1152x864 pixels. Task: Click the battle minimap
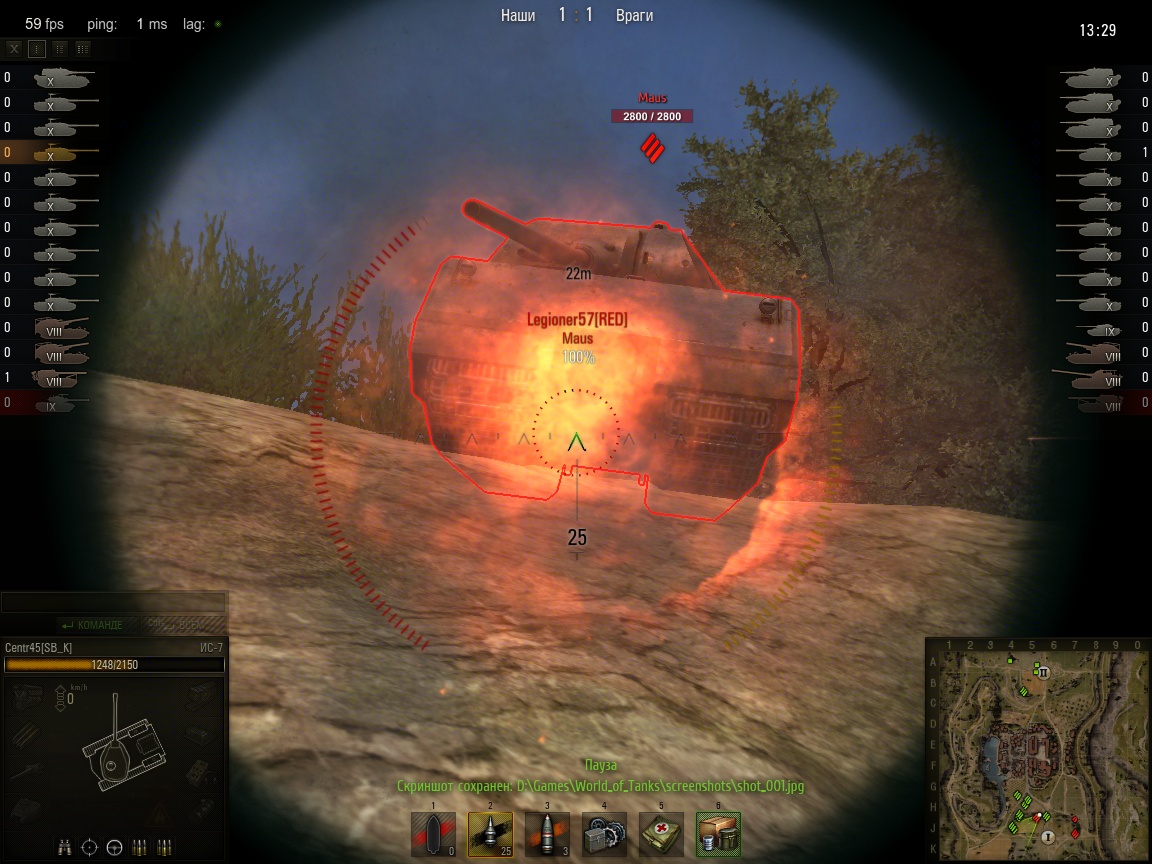[1037, 750]
